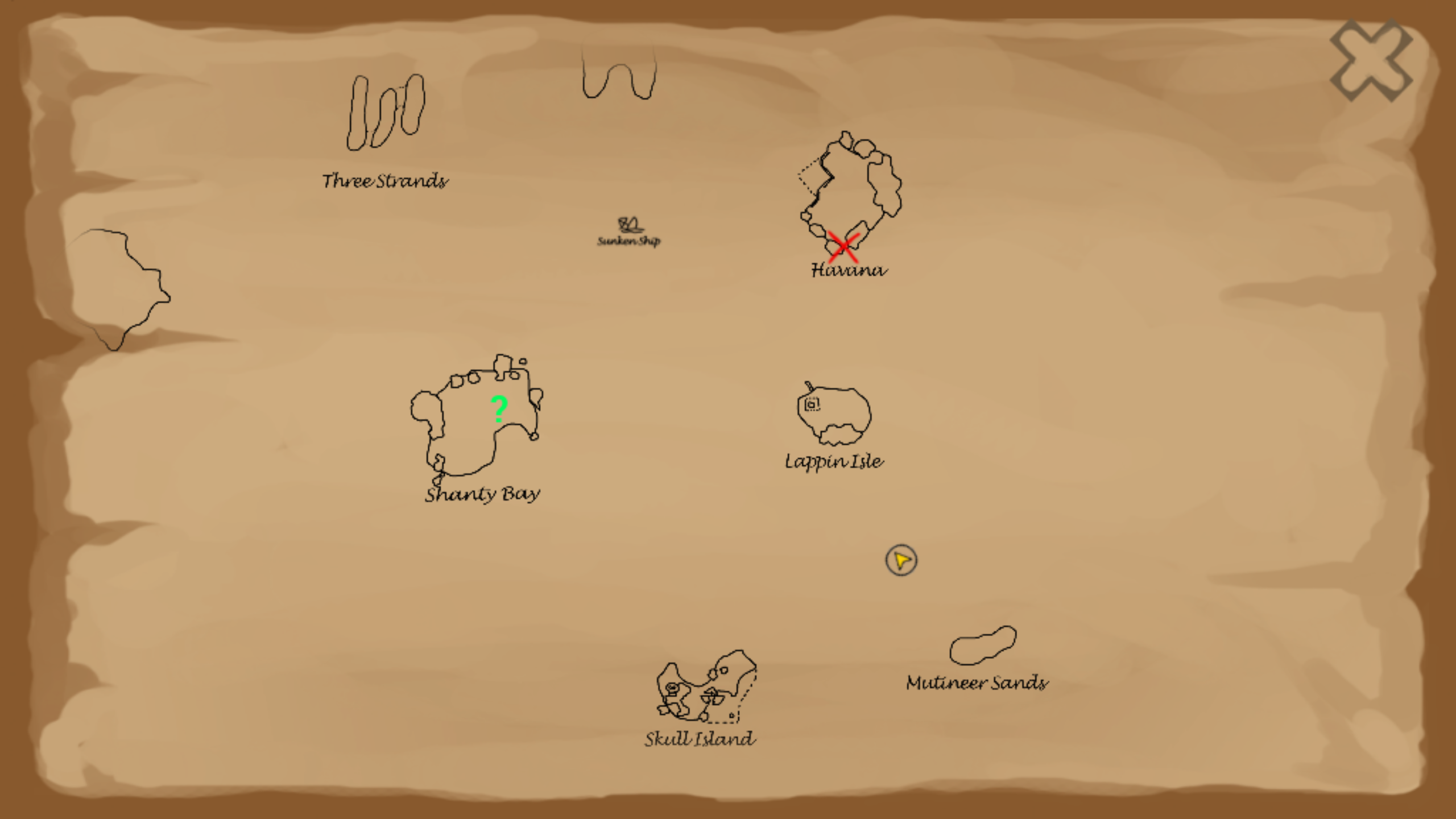The image size is (1456, 819).
Task: Select the red X marker on Havana
Action: pos(844,245)
